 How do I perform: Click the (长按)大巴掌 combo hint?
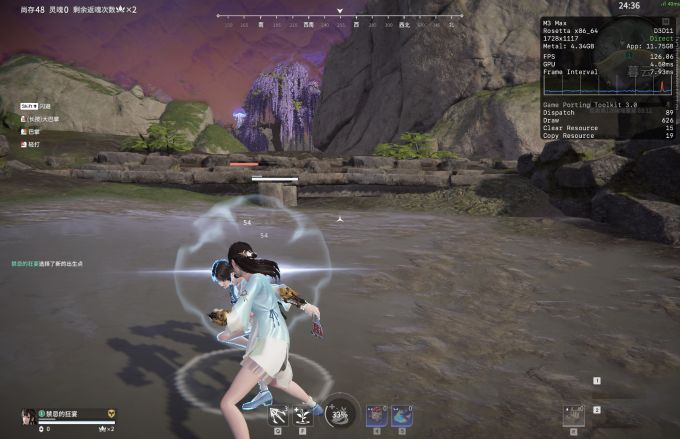[36, 118]
